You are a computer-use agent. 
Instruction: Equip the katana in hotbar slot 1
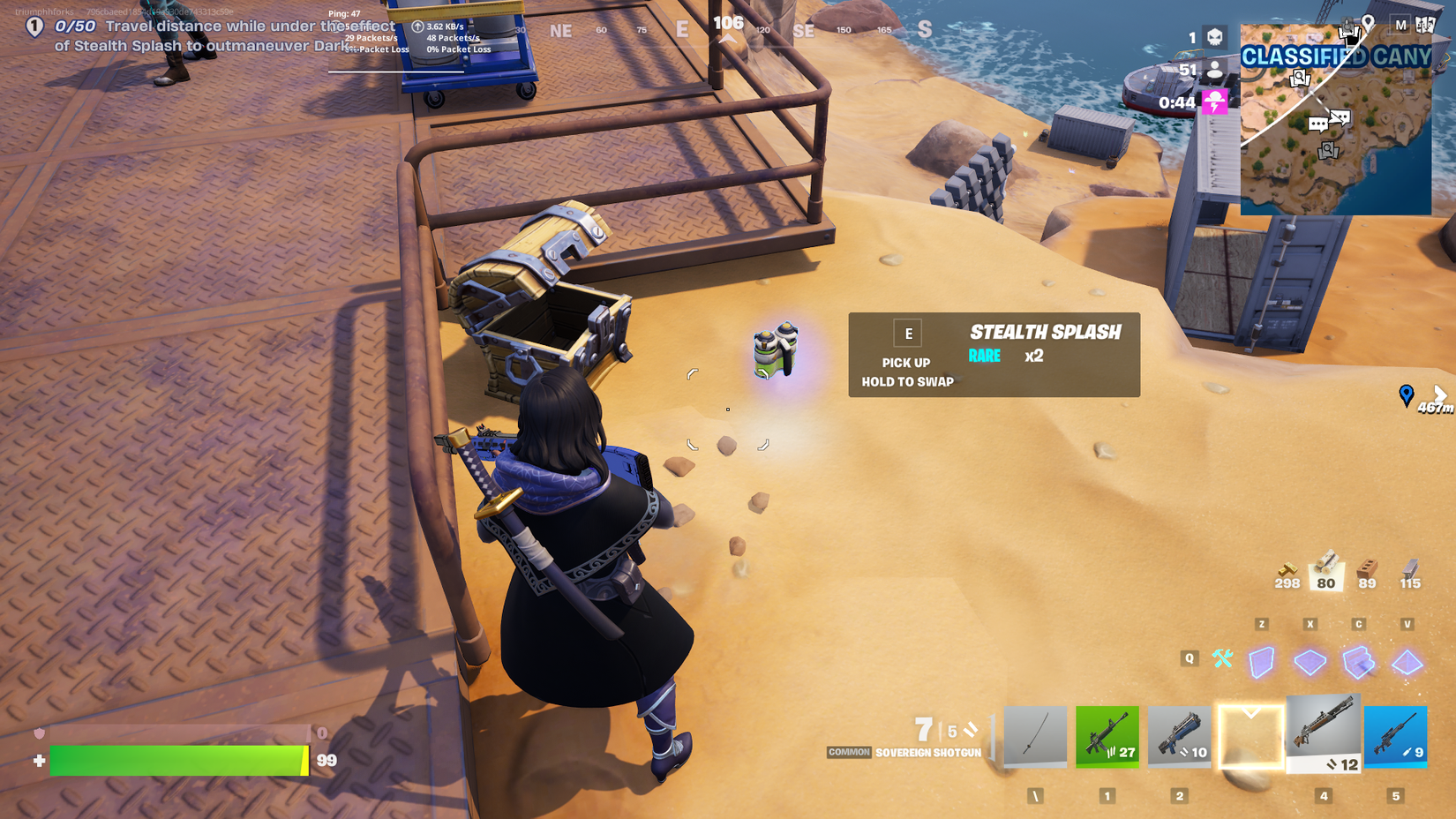pos(1035,737)
